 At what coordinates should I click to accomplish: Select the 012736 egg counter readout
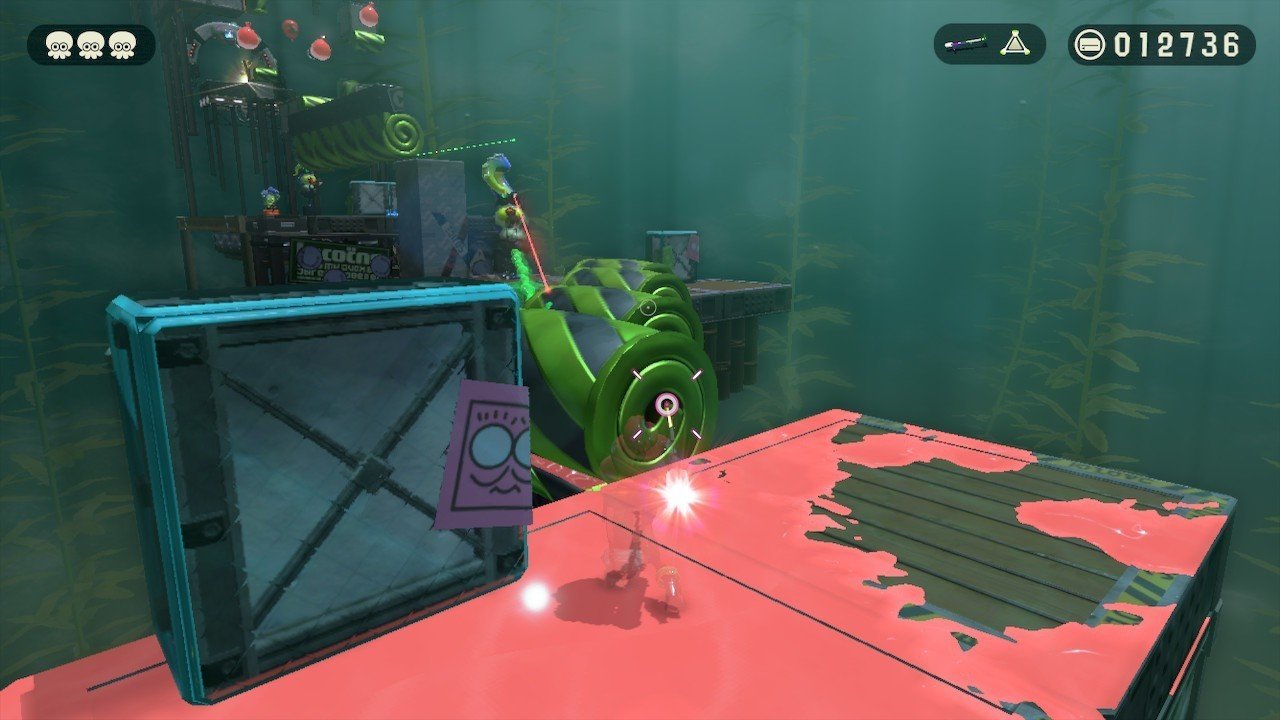click(1175, 43)
